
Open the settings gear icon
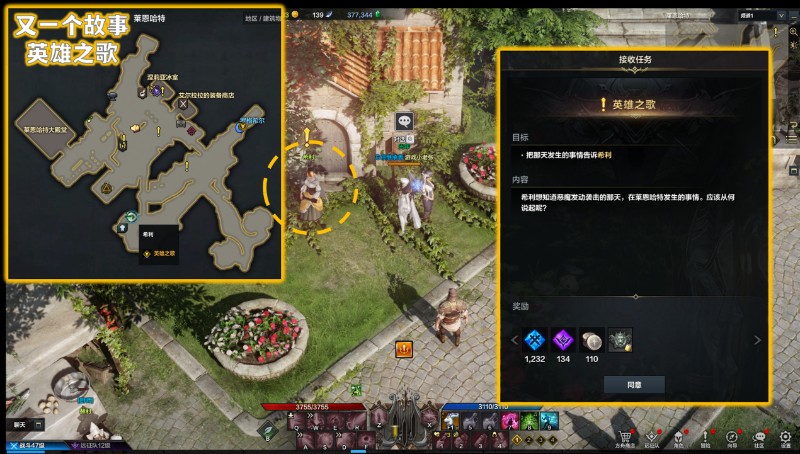[x=786, y=437]
